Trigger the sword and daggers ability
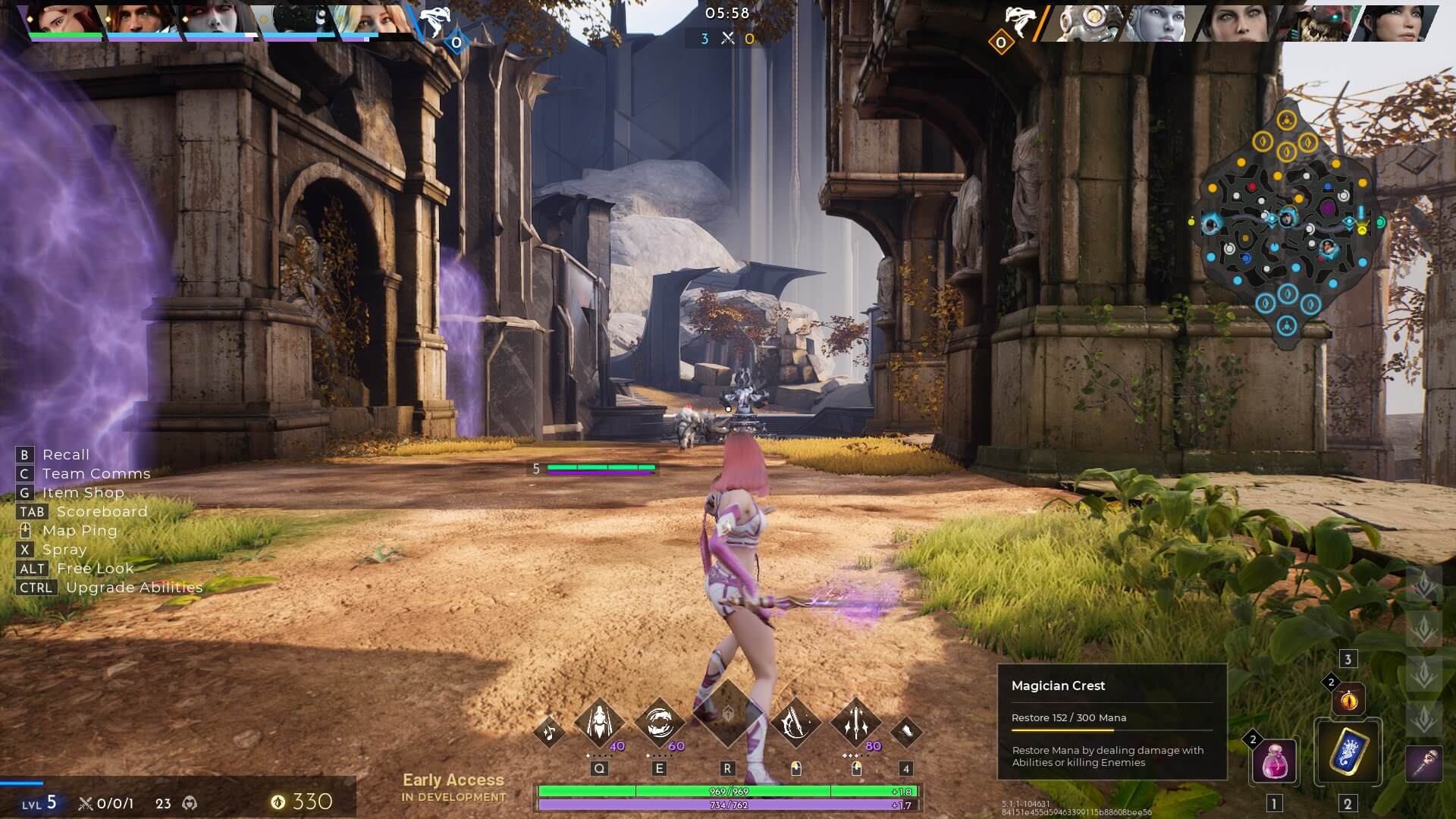 [x=856, y=722]
